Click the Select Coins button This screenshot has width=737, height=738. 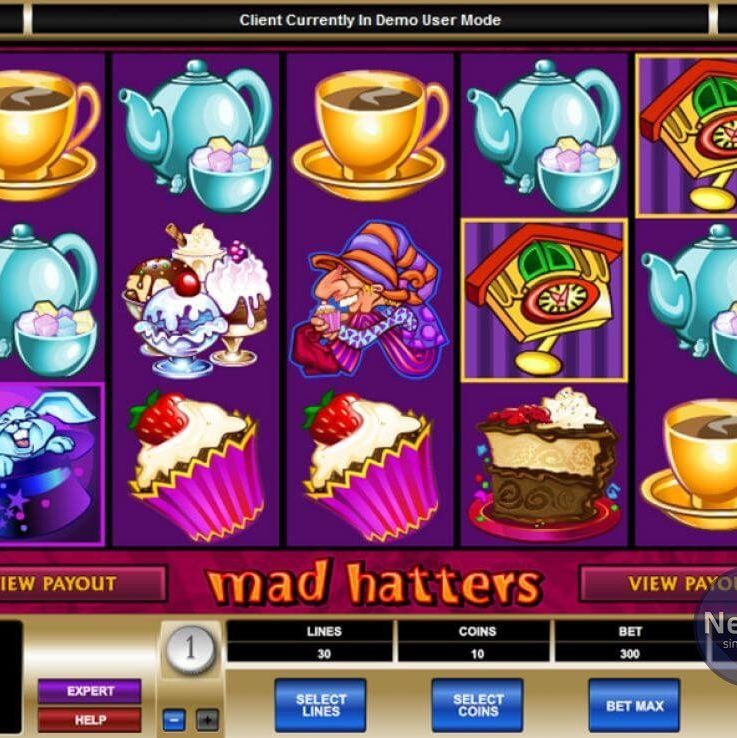[x=477, y=705]
